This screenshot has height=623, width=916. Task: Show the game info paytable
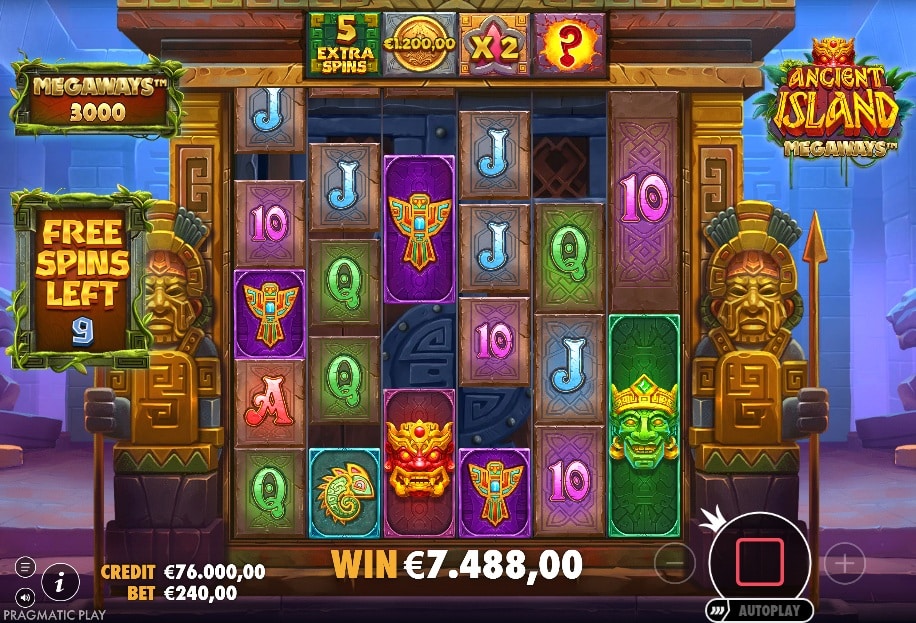click(x=60, y=579)
